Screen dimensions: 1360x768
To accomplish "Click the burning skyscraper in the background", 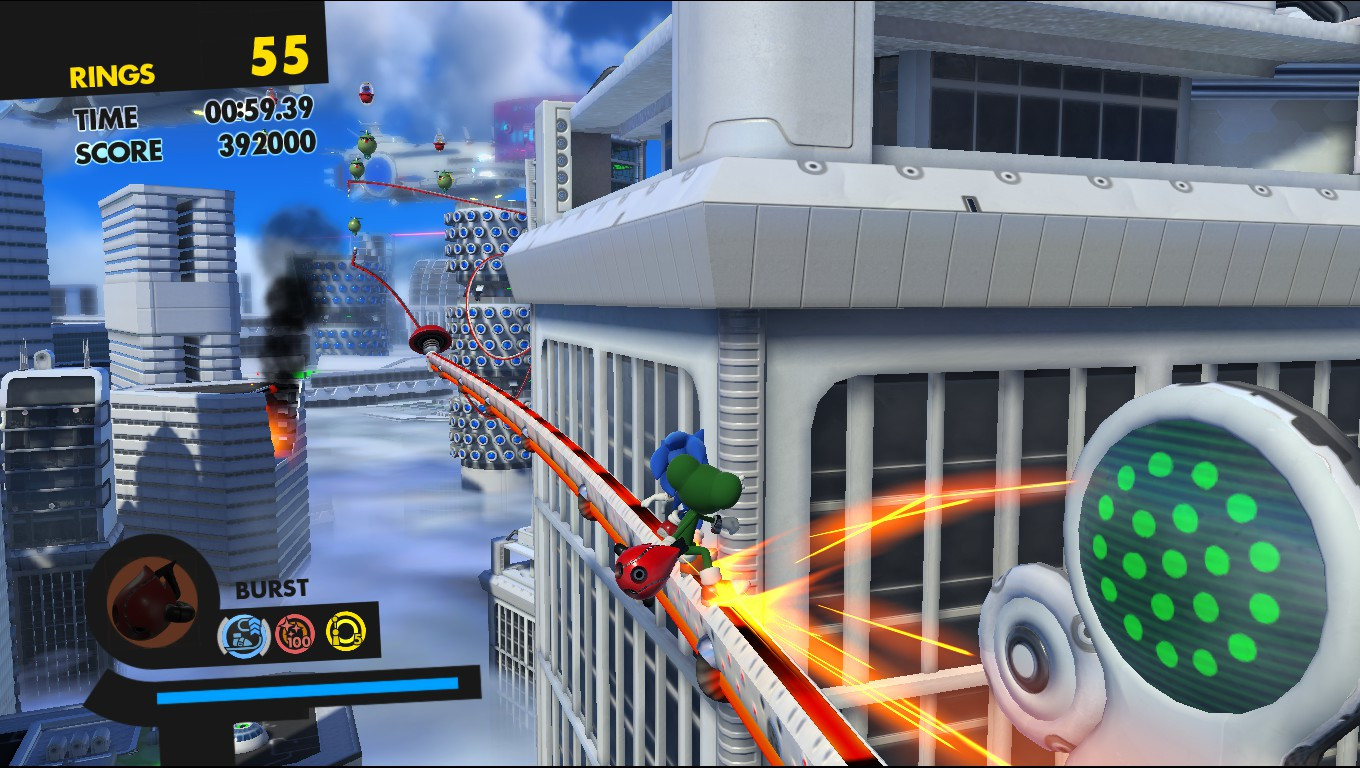I will coord(283,410).
